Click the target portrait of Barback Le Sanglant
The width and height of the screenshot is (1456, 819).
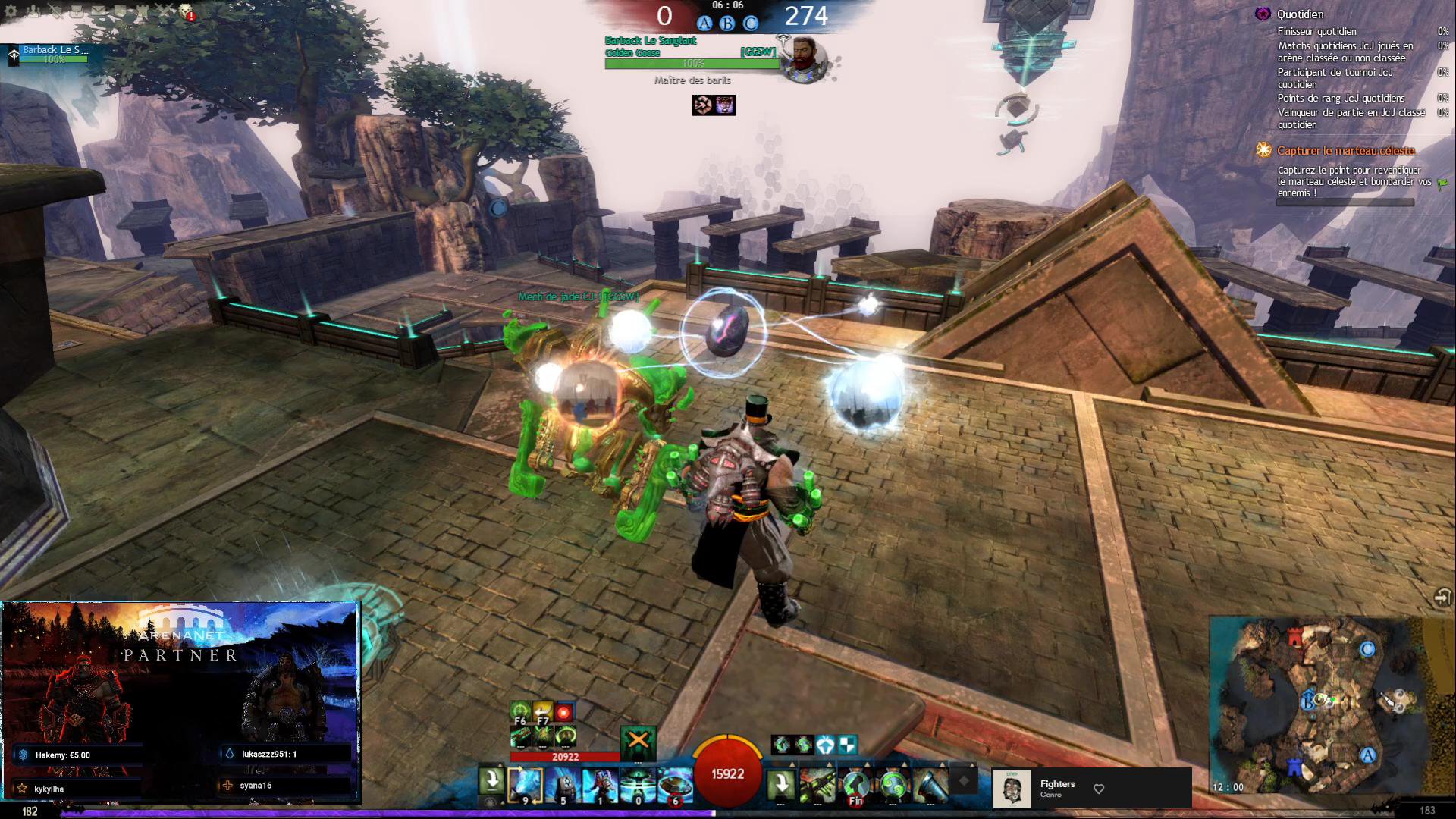click(804, 58)
